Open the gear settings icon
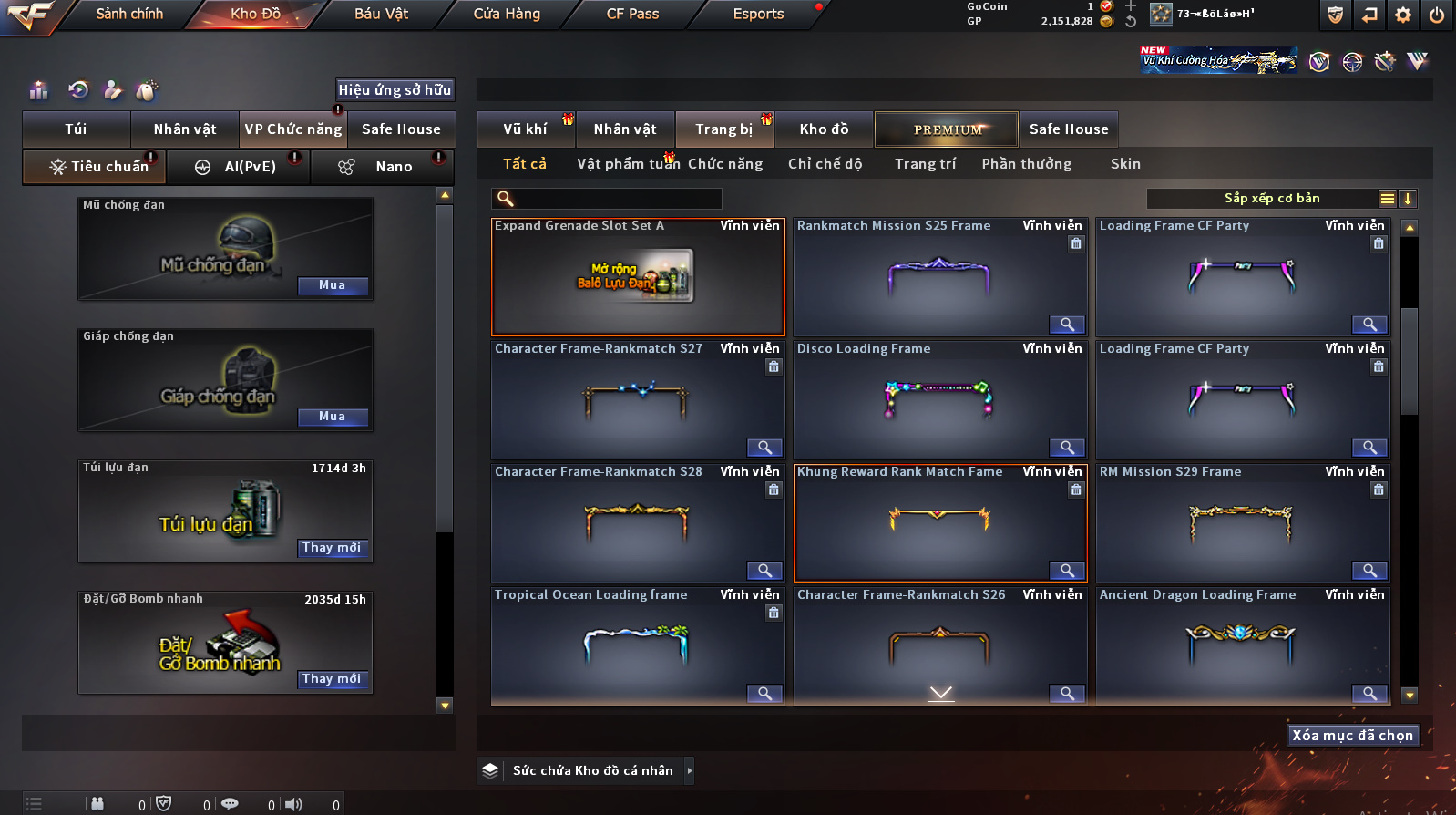This screenshot has height=815, width=1456. (x=1403, y=15)
